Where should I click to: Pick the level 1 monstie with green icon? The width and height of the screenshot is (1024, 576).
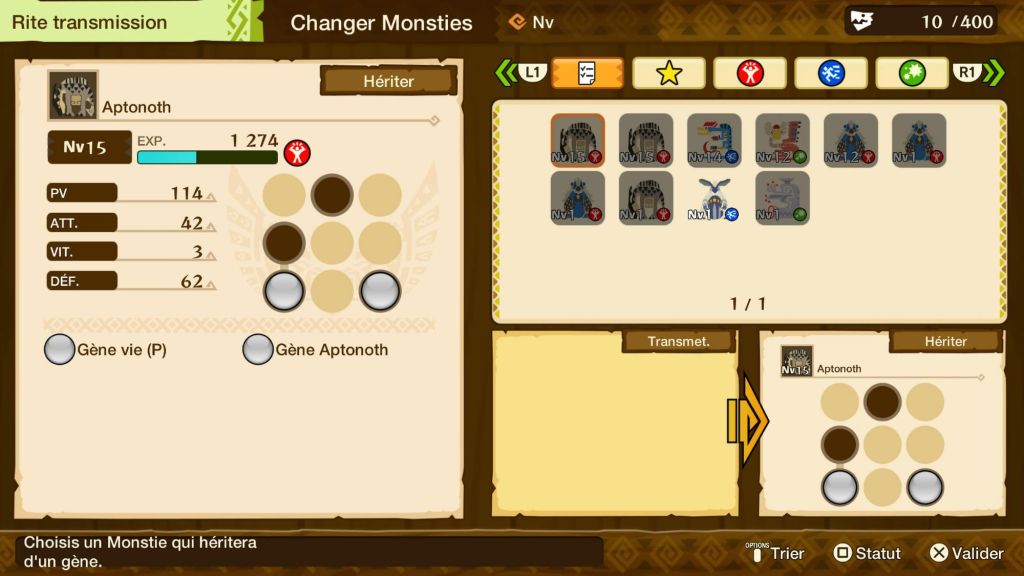[x=782, y=197]
